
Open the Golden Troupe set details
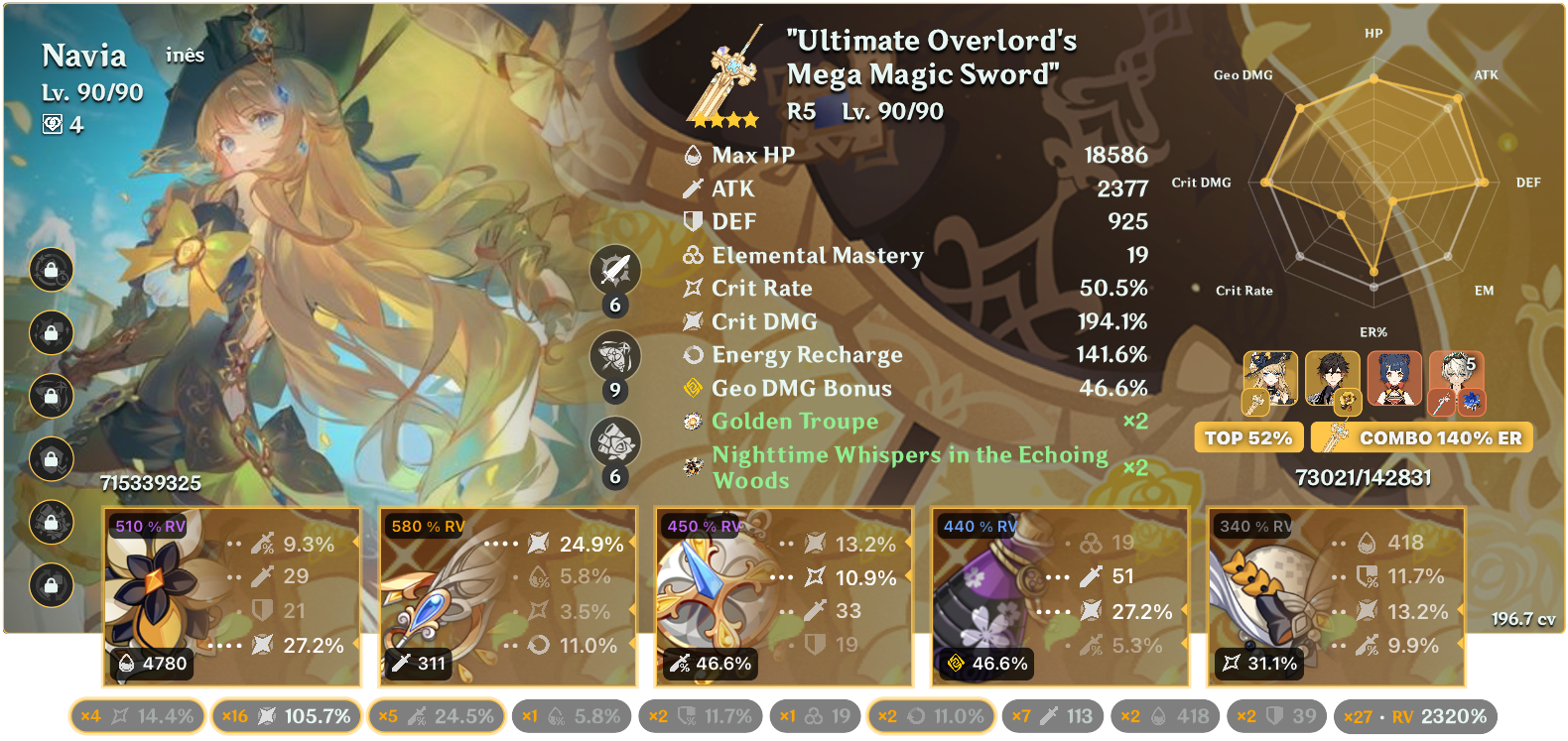pyautogui.click(x=793, y=421)
